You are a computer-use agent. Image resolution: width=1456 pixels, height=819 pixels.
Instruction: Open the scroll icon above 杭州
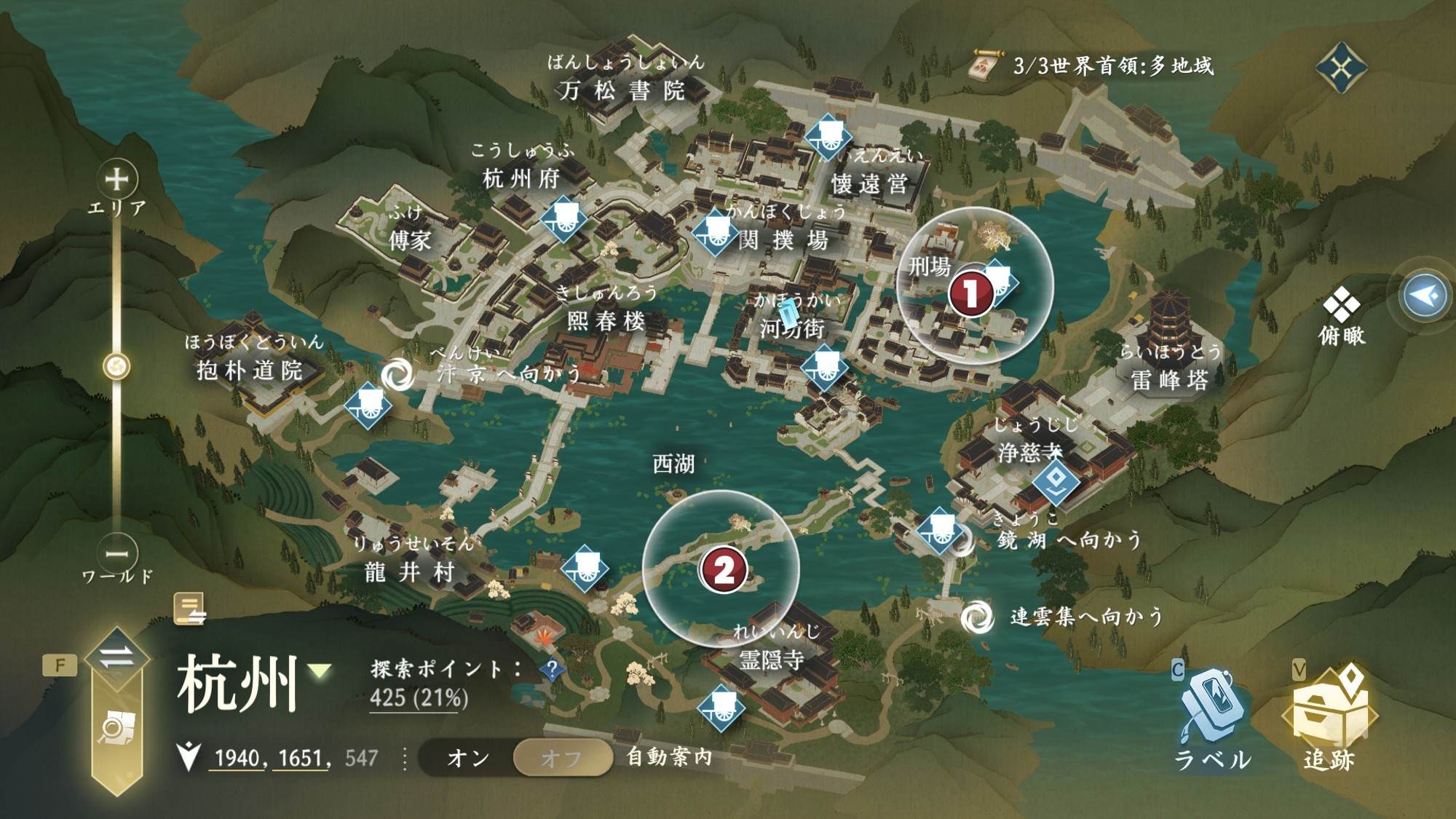[189, 608]
